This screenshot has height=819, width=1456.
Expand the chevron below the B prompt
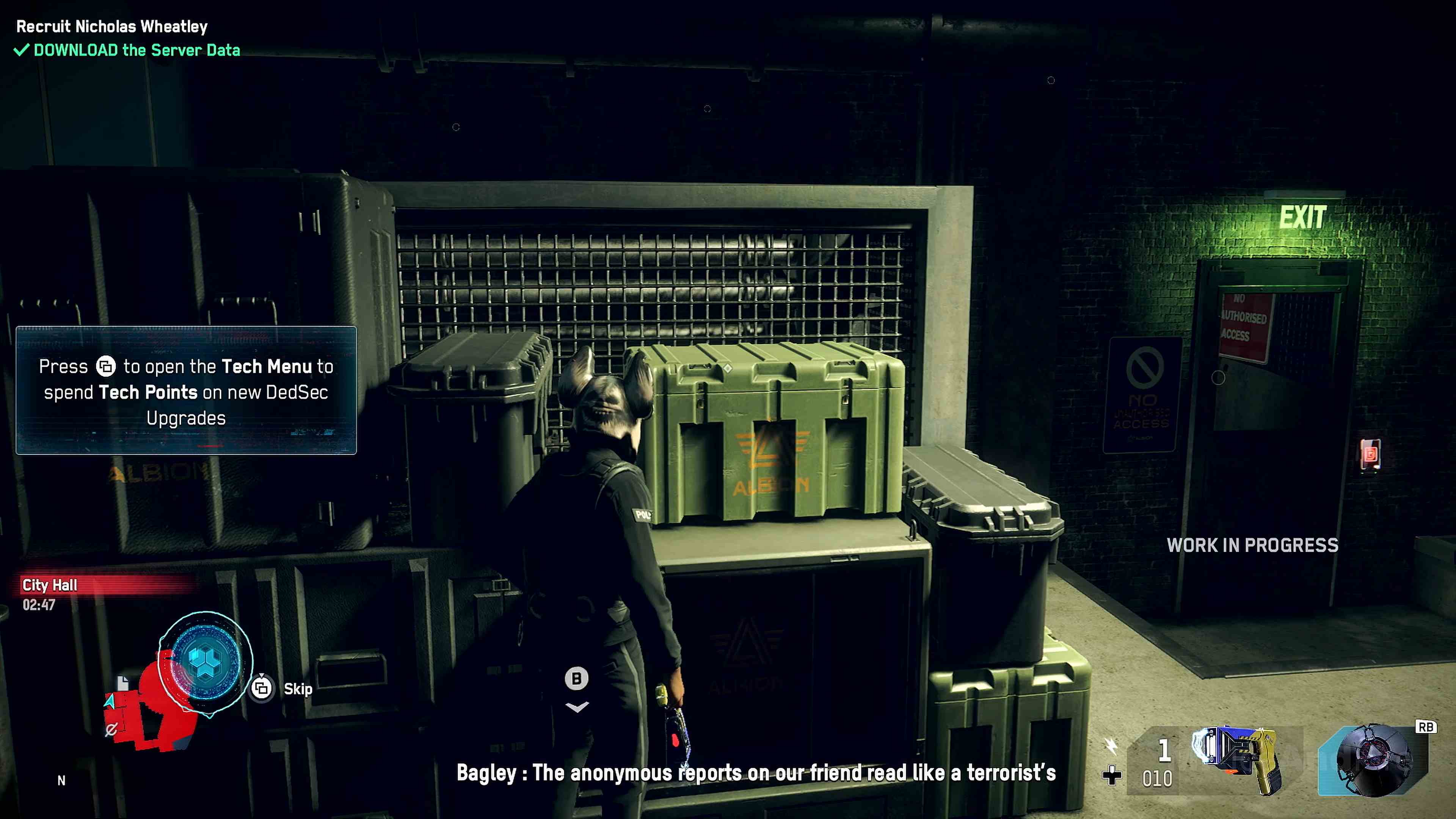[577, 707]
